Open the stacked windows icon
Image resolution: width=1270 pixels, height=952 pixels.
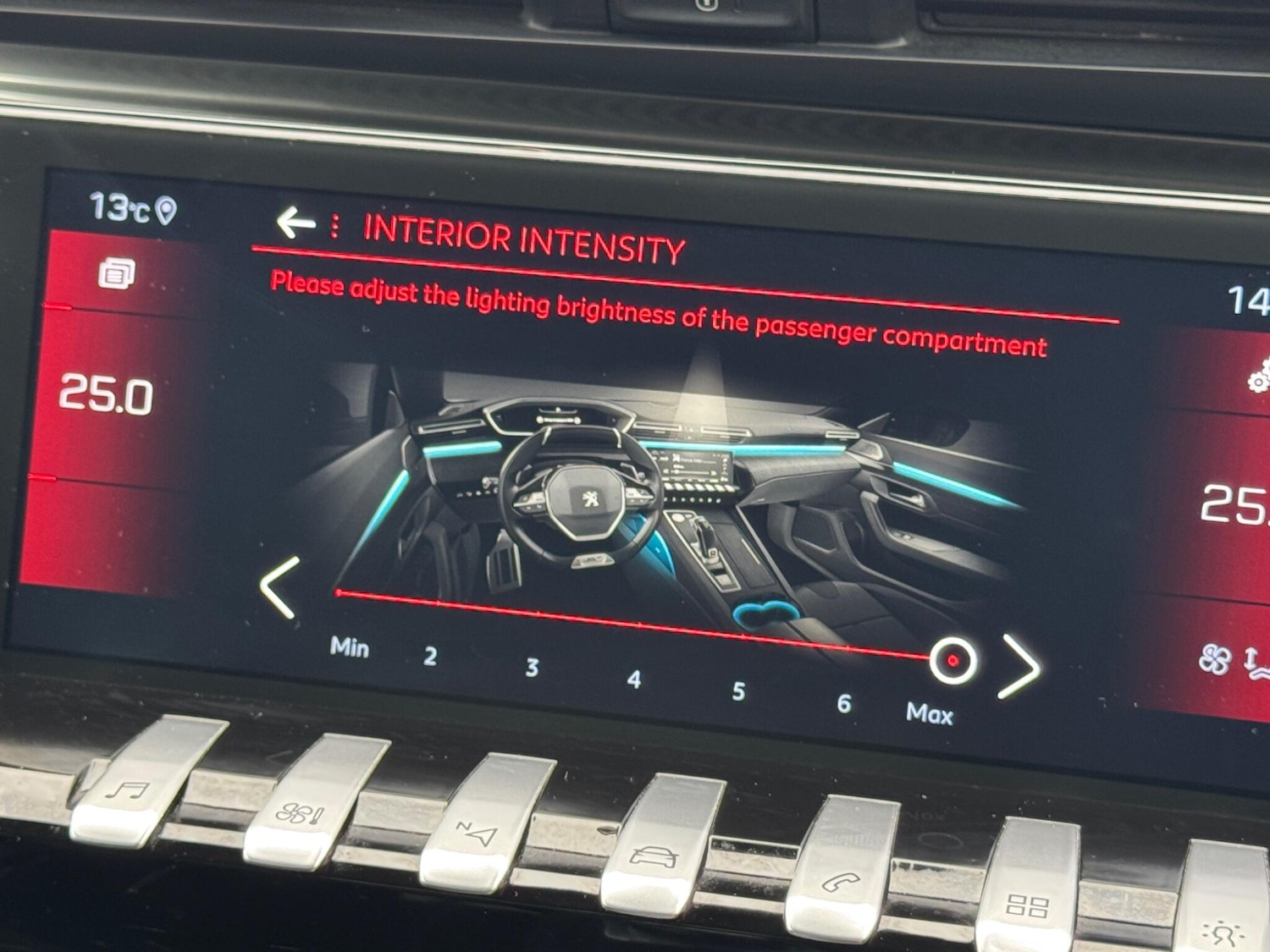pos(116,274)
